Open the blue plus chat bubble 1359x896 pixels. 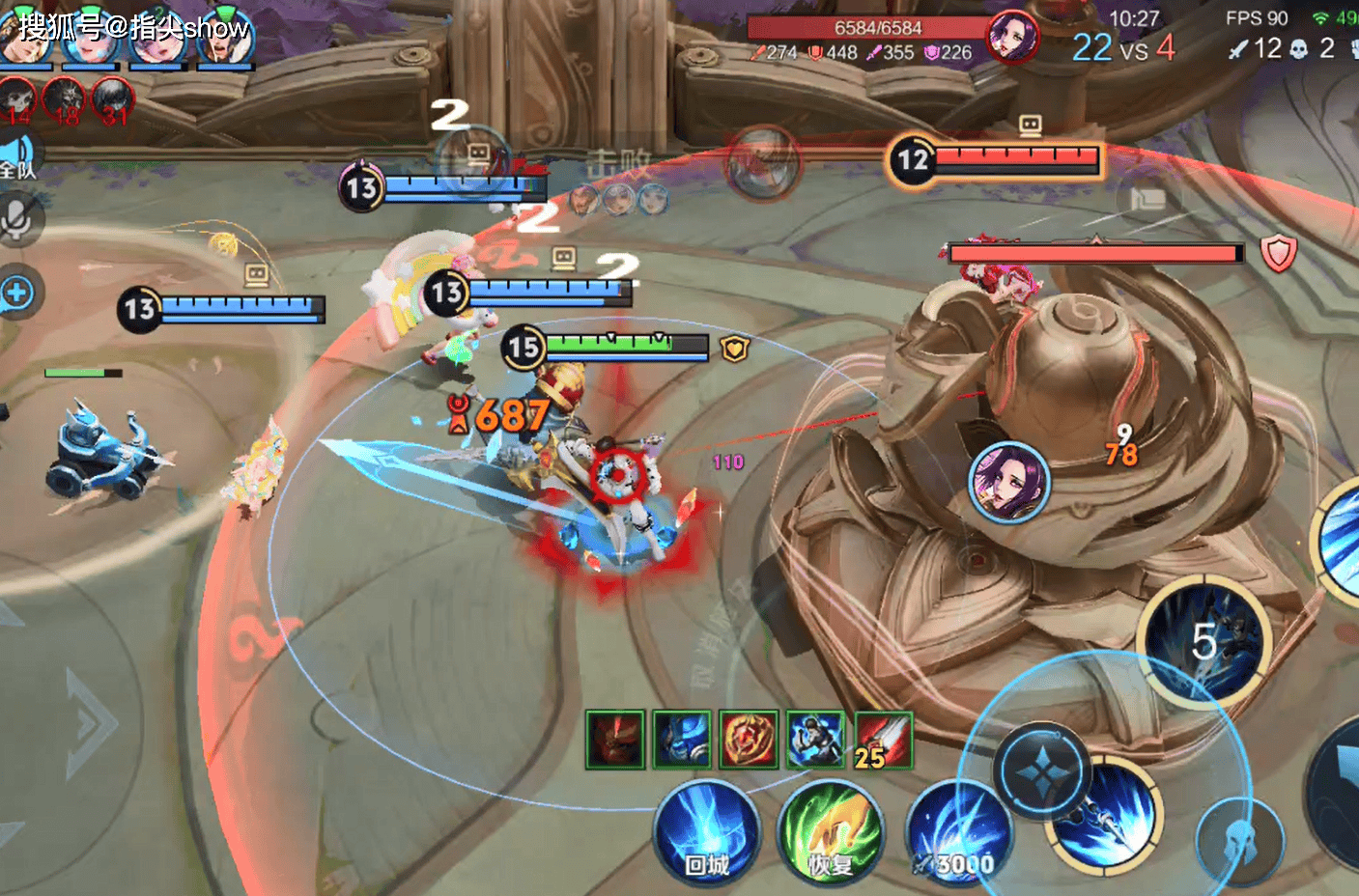17,293
